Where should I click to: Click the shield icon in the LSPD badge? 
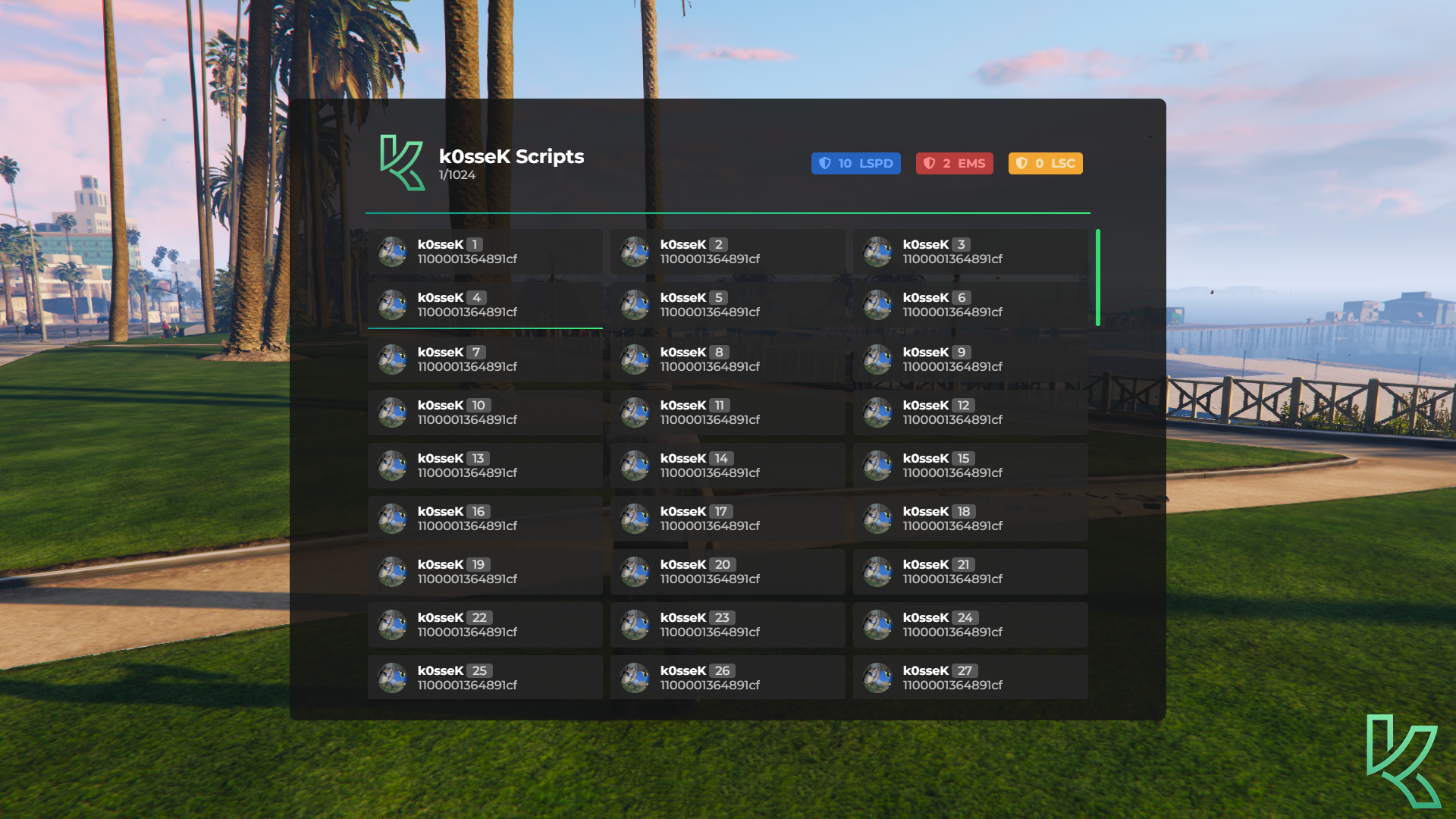(x=827, y=163)
